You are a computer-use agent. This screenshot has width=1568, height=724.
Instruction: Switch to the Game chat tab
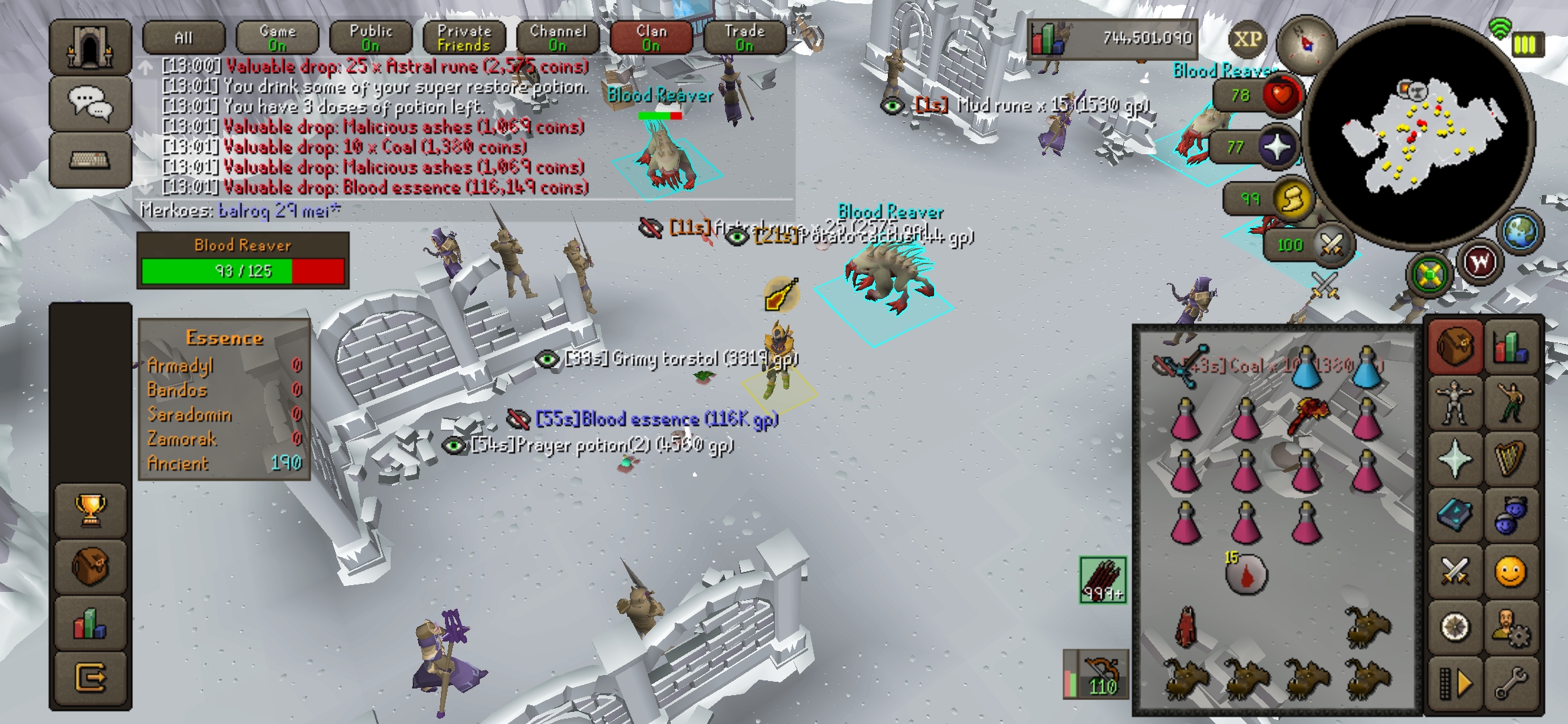277,38
